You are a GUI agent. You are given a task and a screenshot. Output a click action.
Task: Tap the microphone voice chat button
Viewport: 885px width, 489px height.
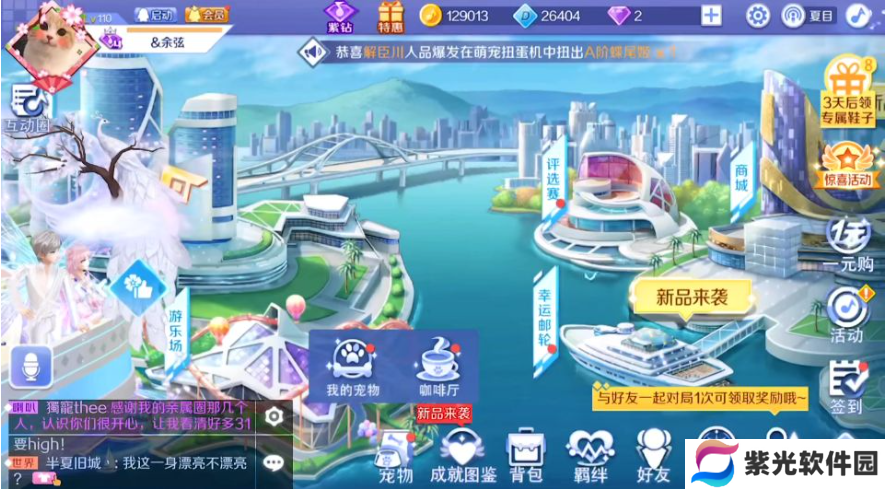point(28,366)
